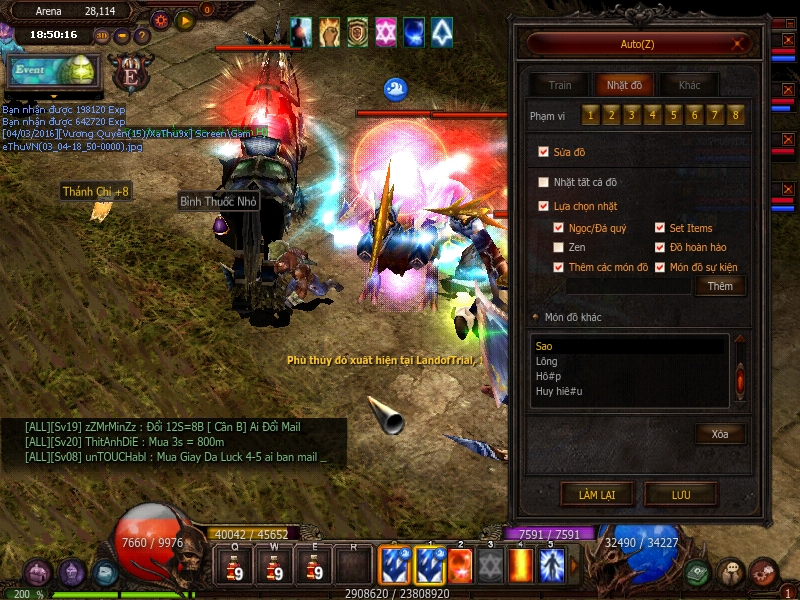Screen dimensions: 800x600
Task: Enable Nhặt tất cả đồ option
Action: tap(543, 182)
